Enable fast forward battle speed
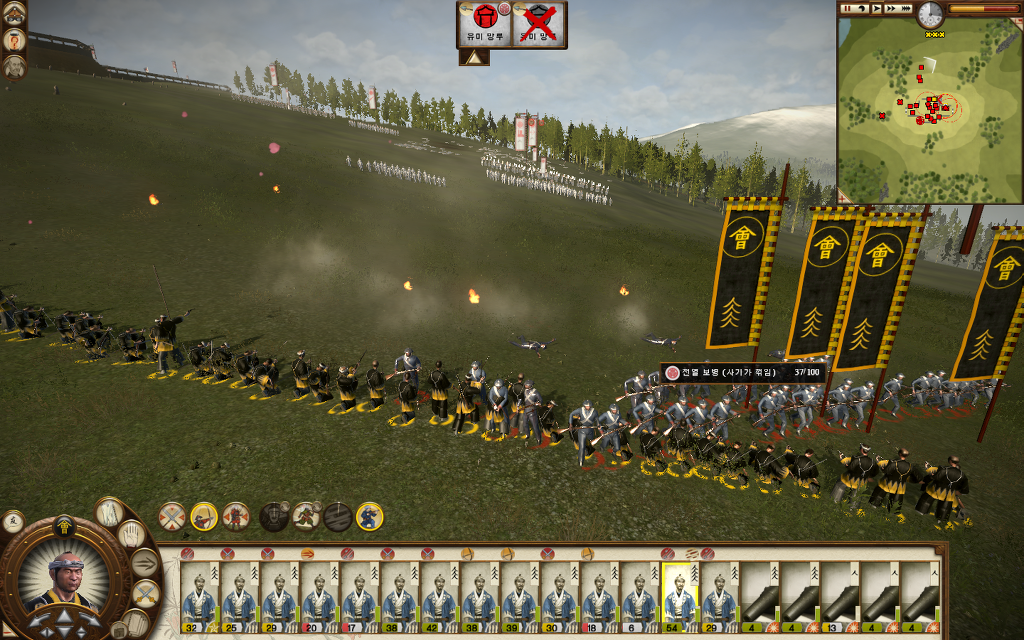The image size is (1024, 640). pyautogui.click(x=892, y=9)
